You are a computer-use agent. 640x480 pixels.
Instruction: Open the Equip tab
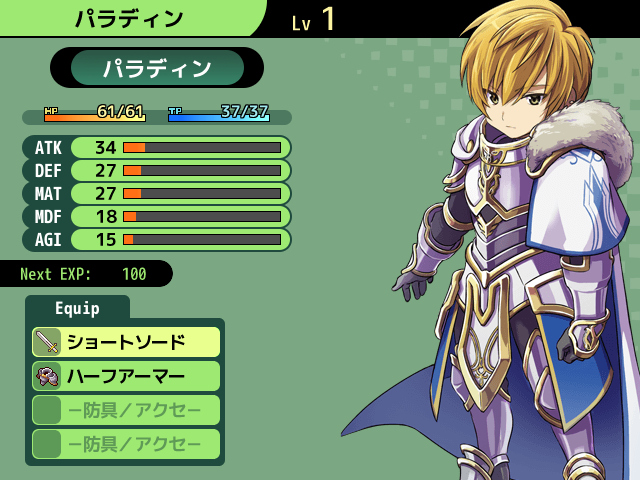click(x=77, y=308)
